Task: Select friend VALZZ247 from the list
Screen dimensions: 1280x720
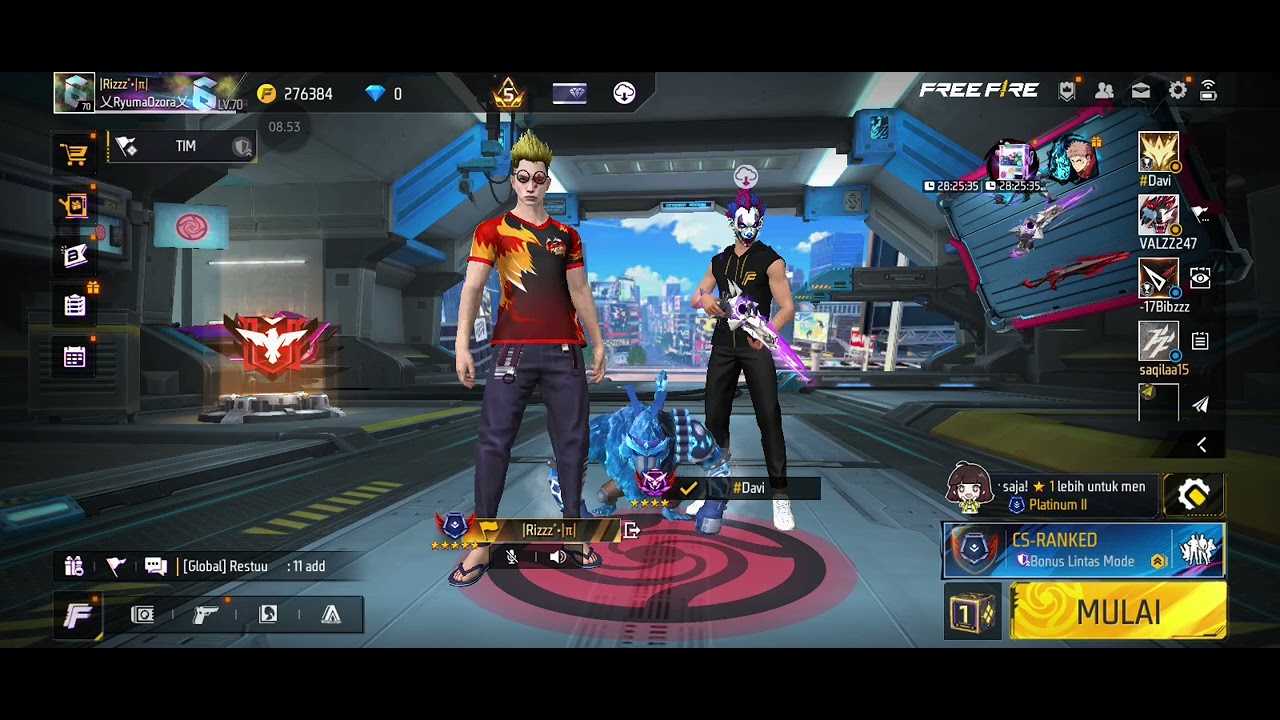Action: 1159,216
